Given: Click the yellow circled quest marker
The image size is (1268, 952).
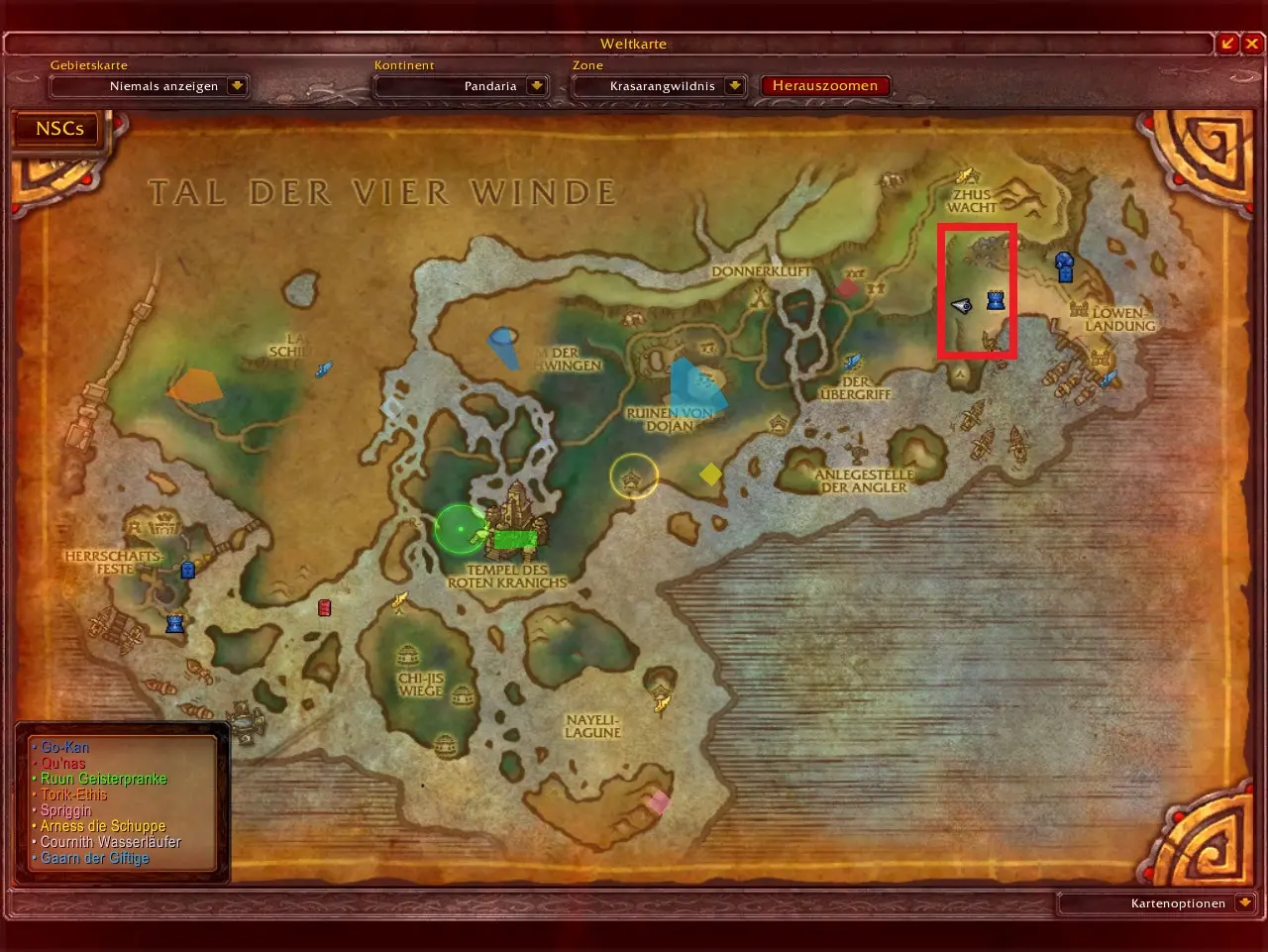Looking at the screenshot, I should pos(633,477).
